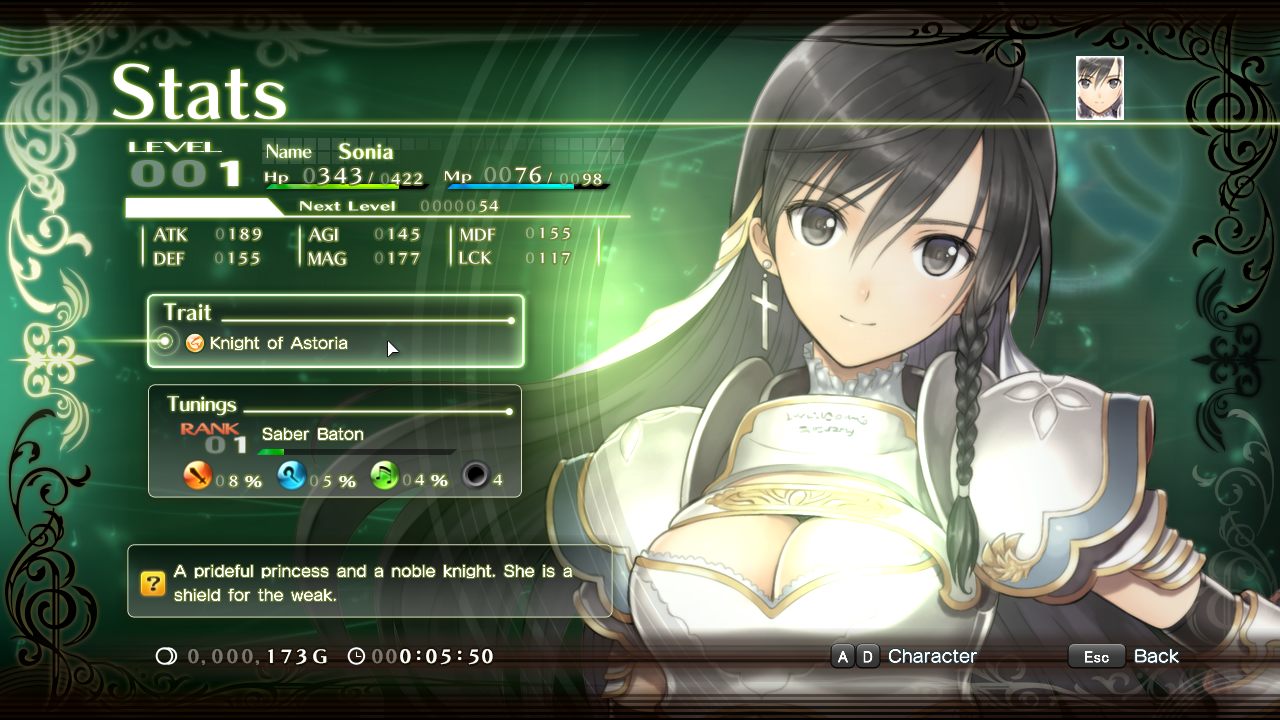Screen dimensions: 1280x720
Task: Click Sonia's portrait thumbnail
Action: point(1099,88)
